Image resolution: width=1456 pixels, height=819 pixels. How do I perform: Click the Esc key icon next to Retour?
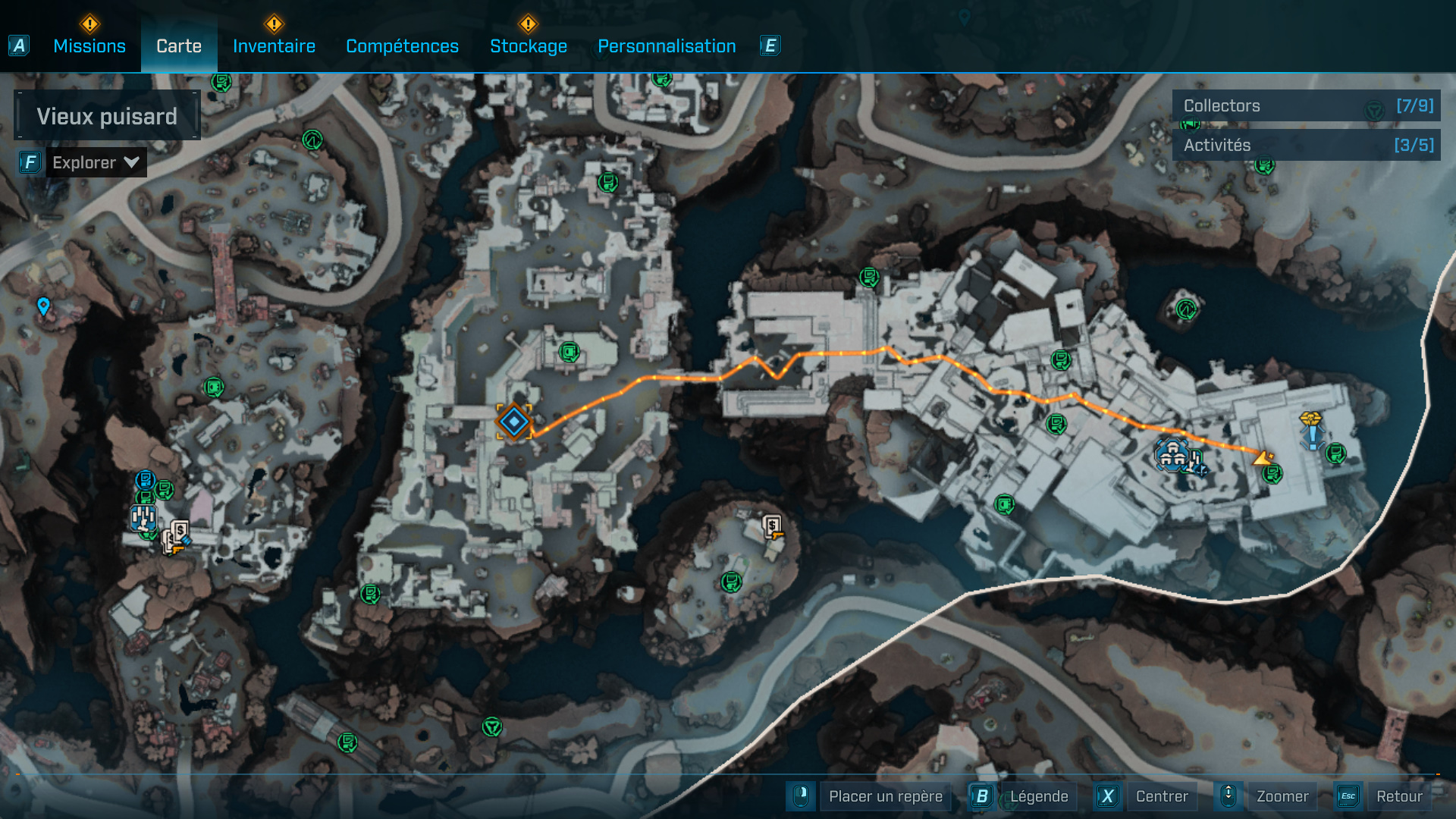[x=1348, y=796]
